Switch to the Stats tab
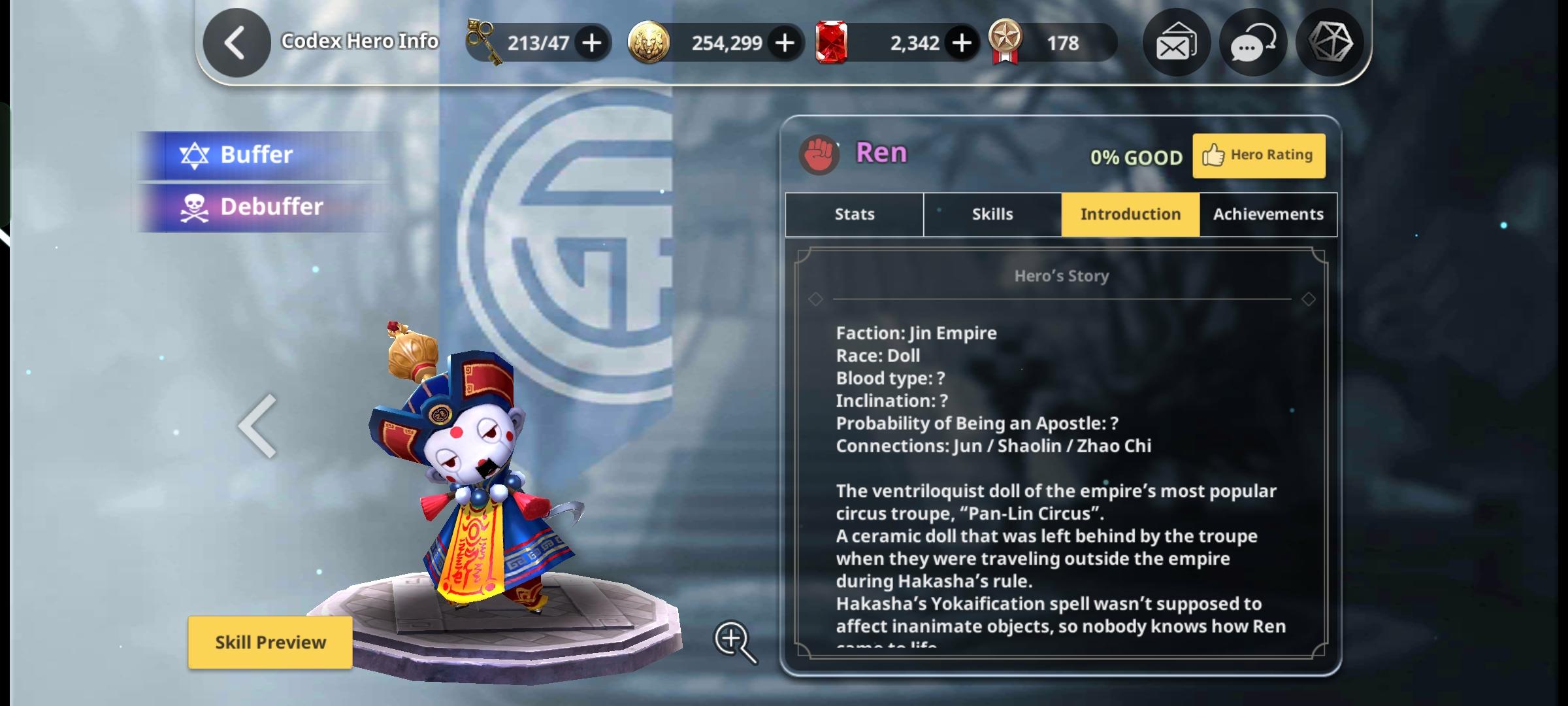Screen dimensions: 1568x706 [x=854, y=214]
